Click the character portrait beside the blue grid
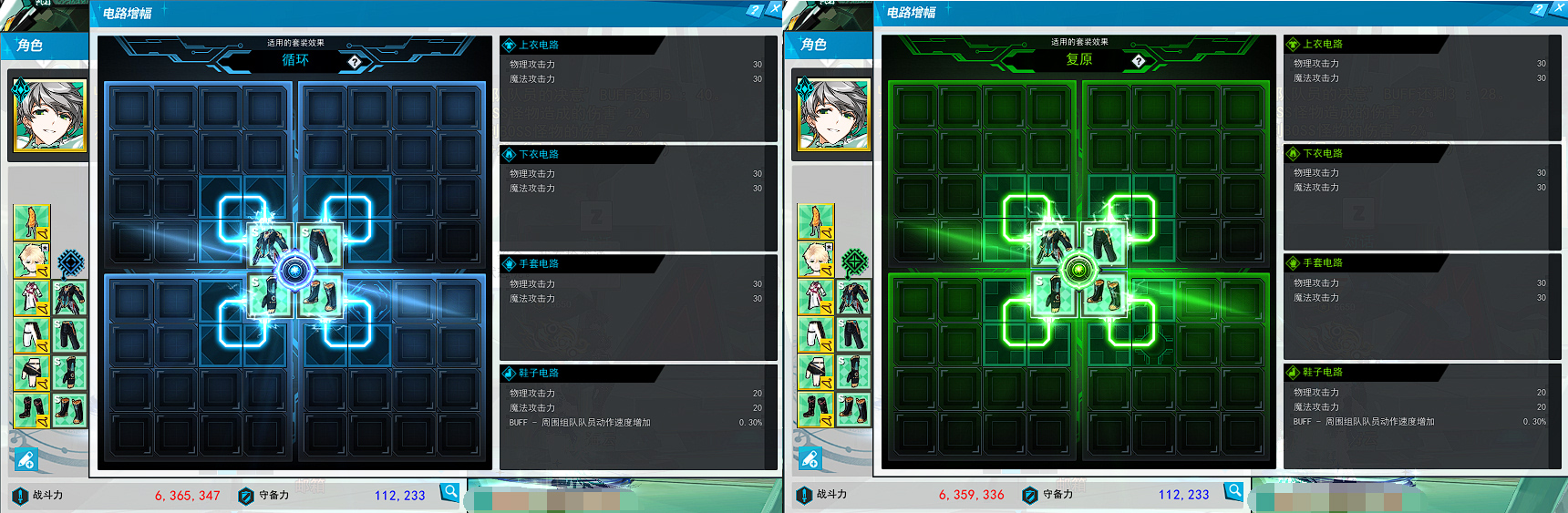The image size is (1568, 513). (x=49, y=116)
